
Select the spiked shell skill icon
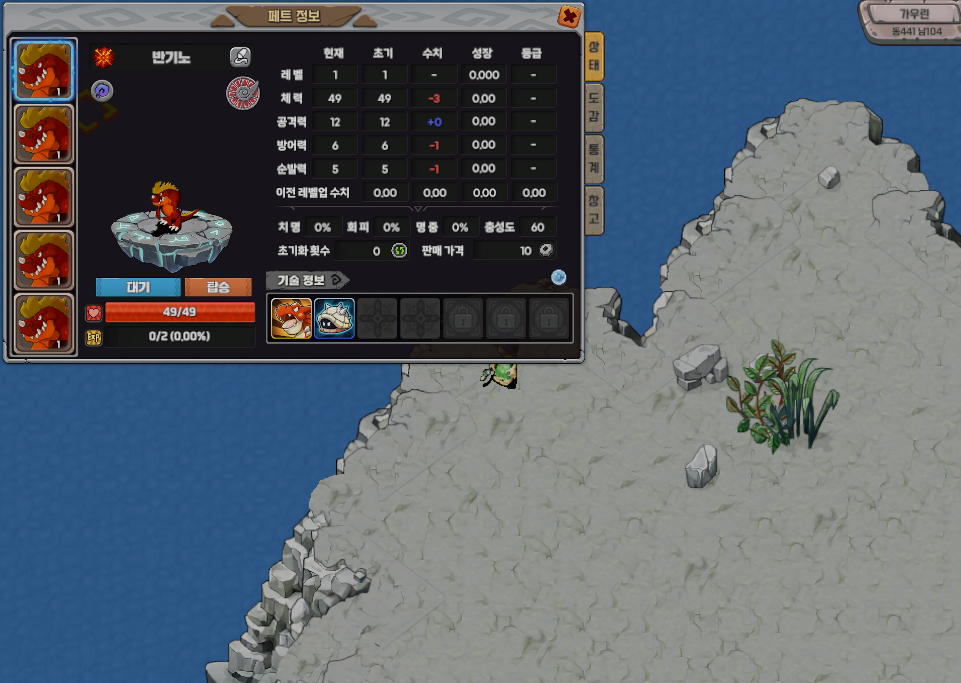coord(334,318)
